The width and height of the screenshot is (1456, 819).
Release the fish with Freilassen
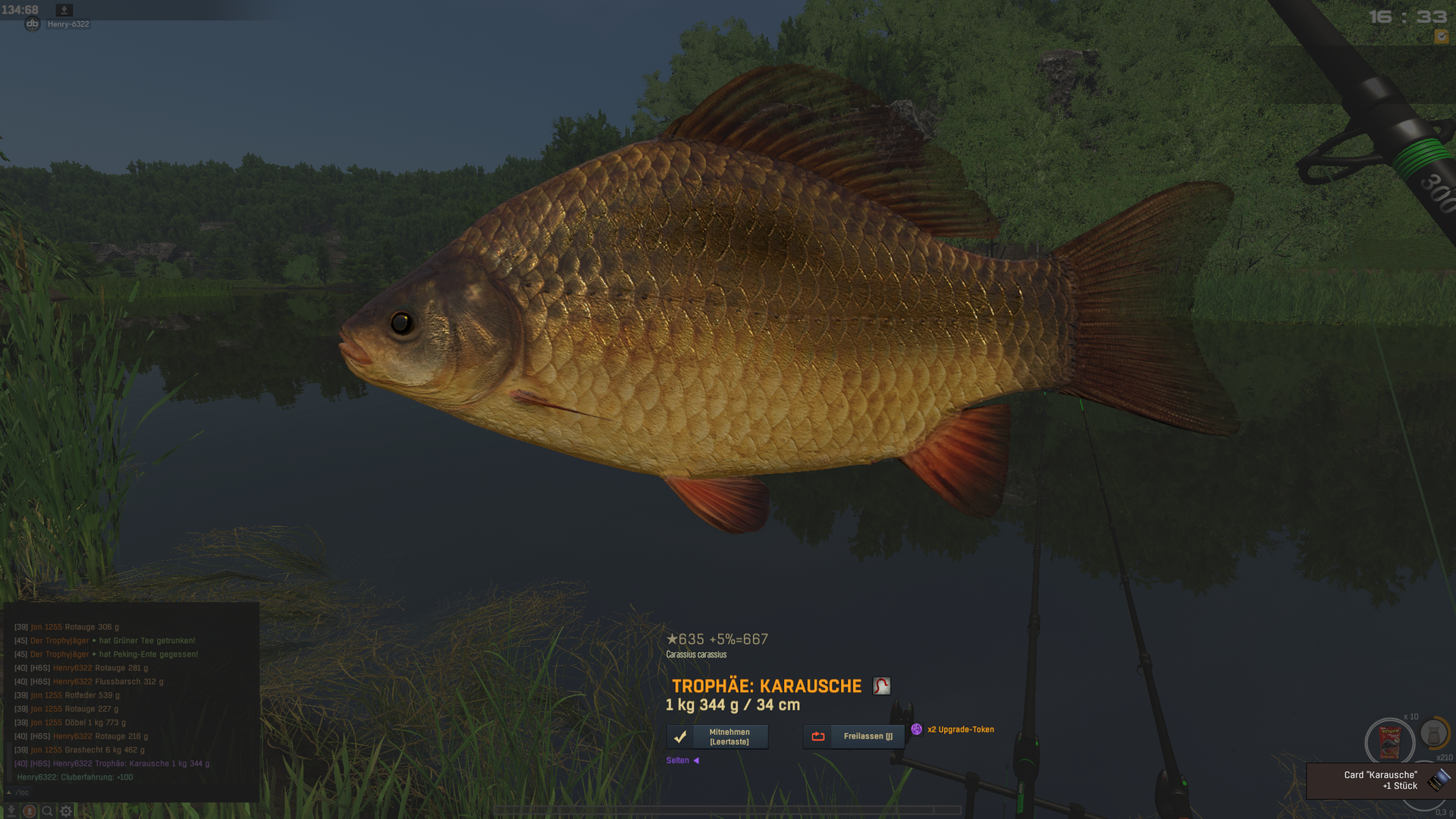pos(854,736)
